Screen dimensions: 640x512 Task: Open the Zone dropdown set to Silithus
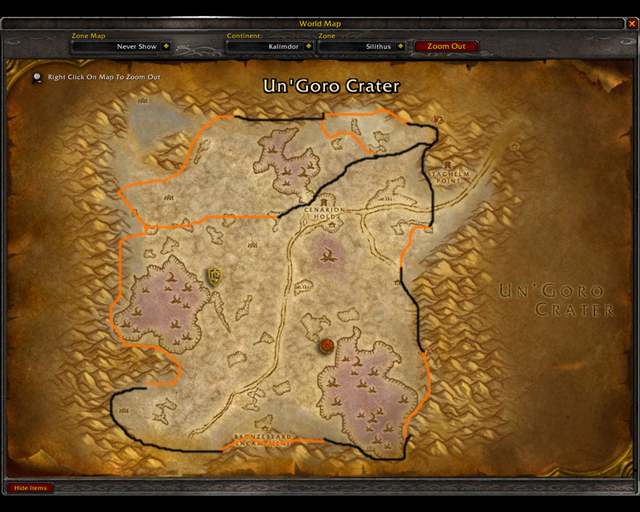point(400,46)
